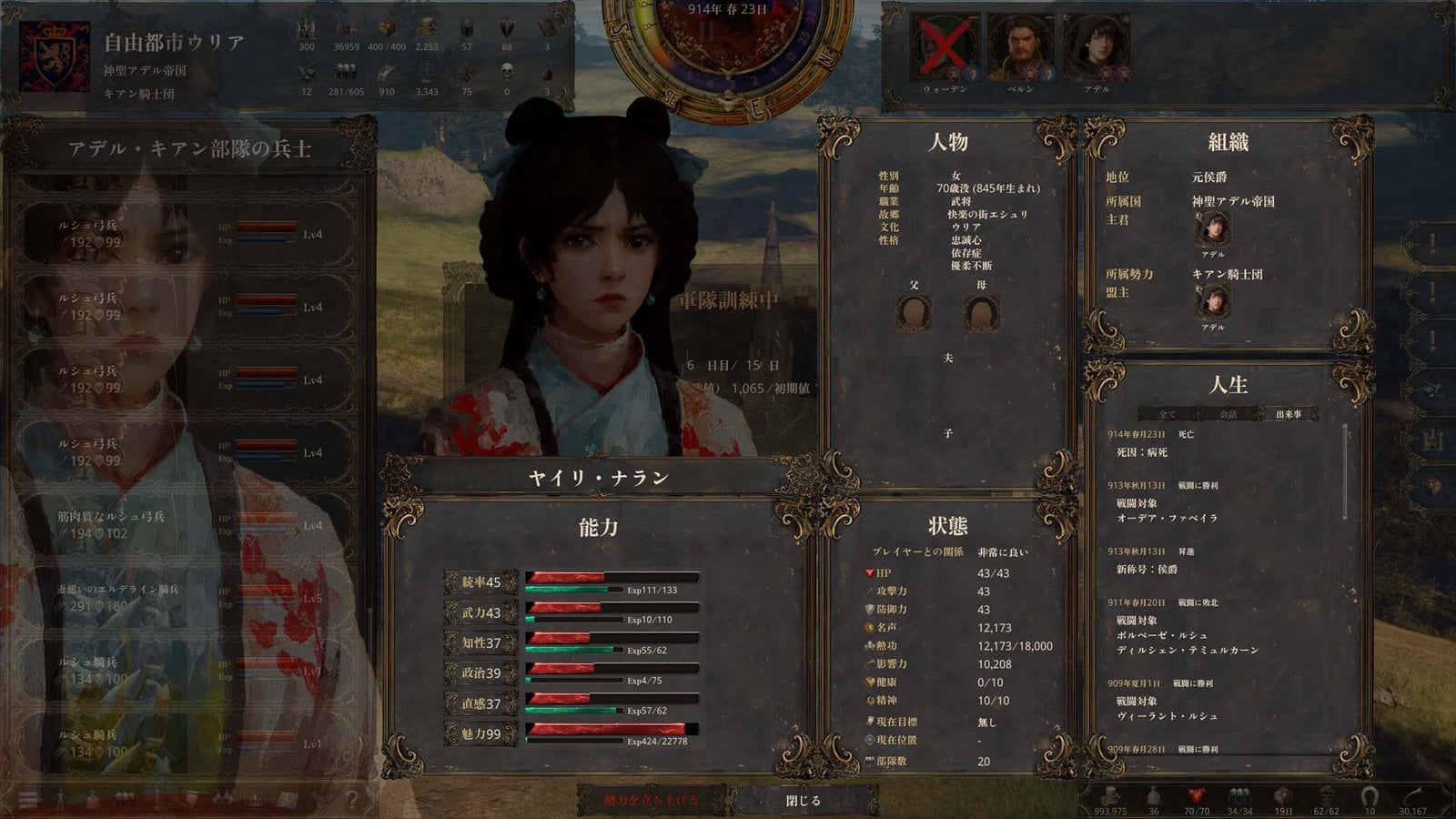Switch to the 全て life history tab

1168,414
